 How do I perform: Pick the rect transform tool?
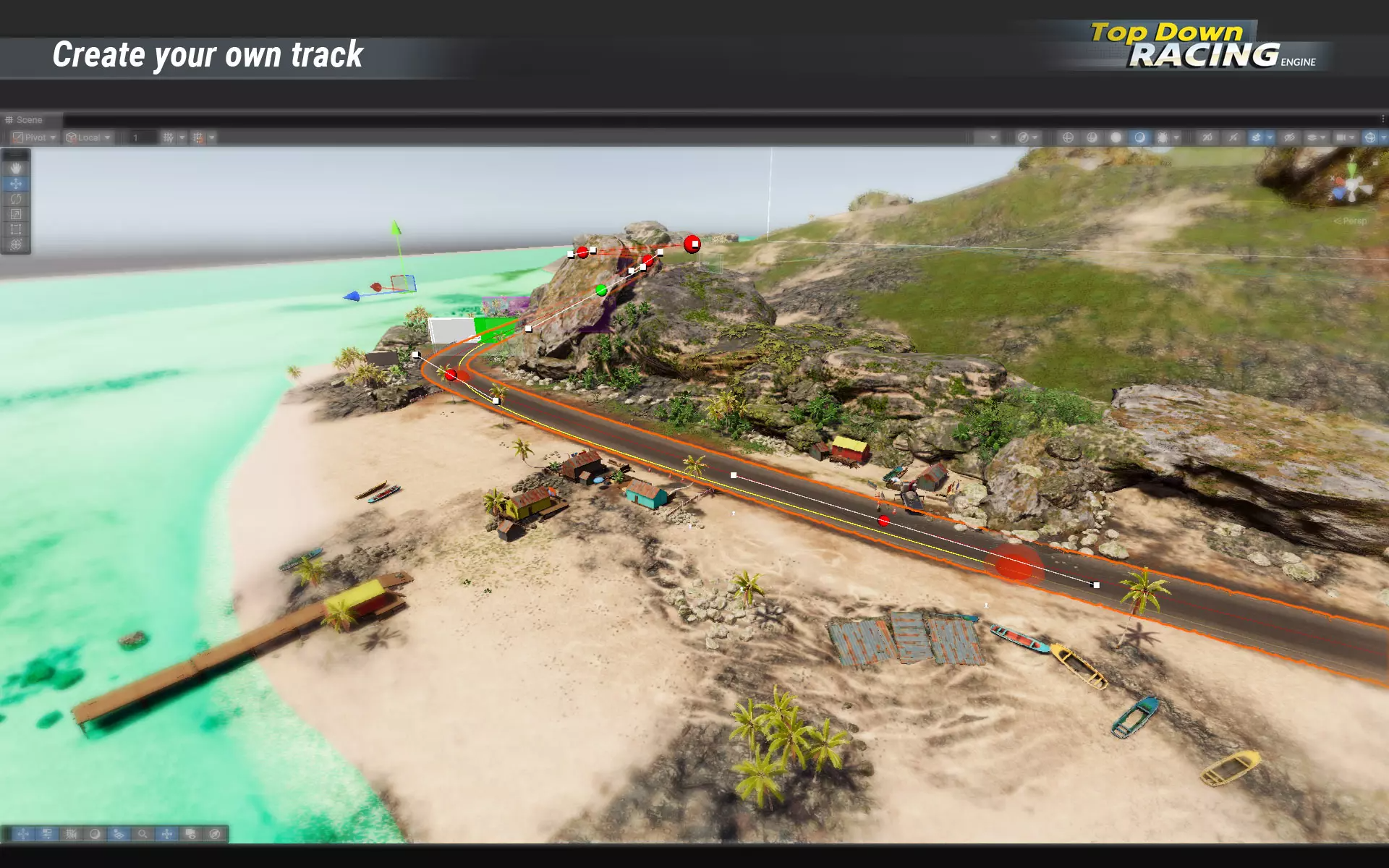tap(16, 229)
